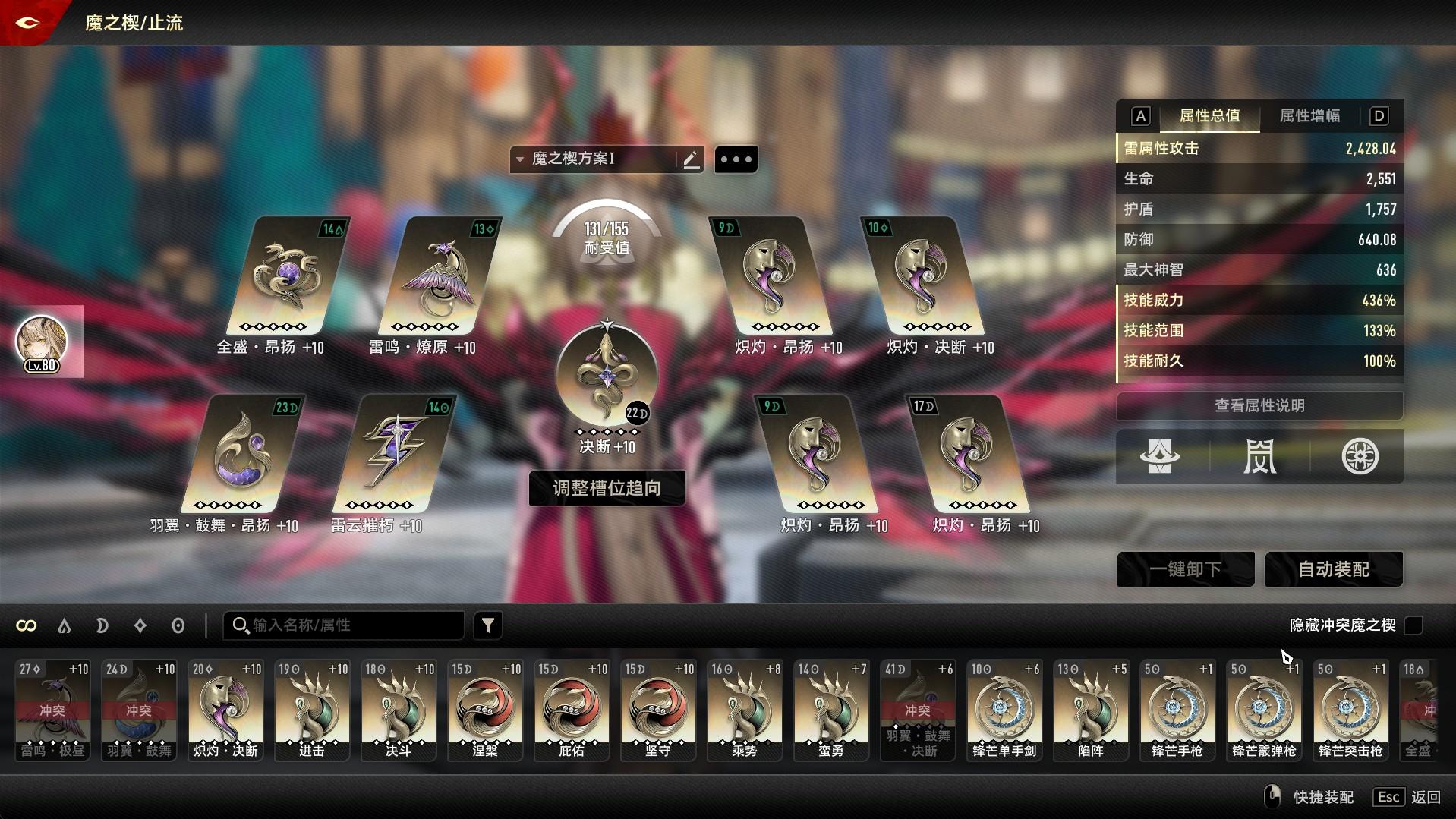1456x819 pixels.
Task: Choose the 涅槃 wedge from the inventory list
Action: pos(484,710)
